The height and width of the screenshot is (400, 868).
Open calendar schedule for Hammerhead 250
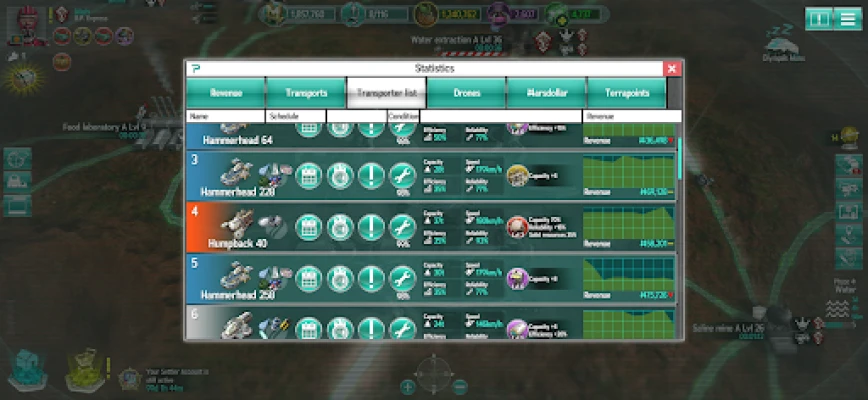pyautogui.click(x=308, y=280)
